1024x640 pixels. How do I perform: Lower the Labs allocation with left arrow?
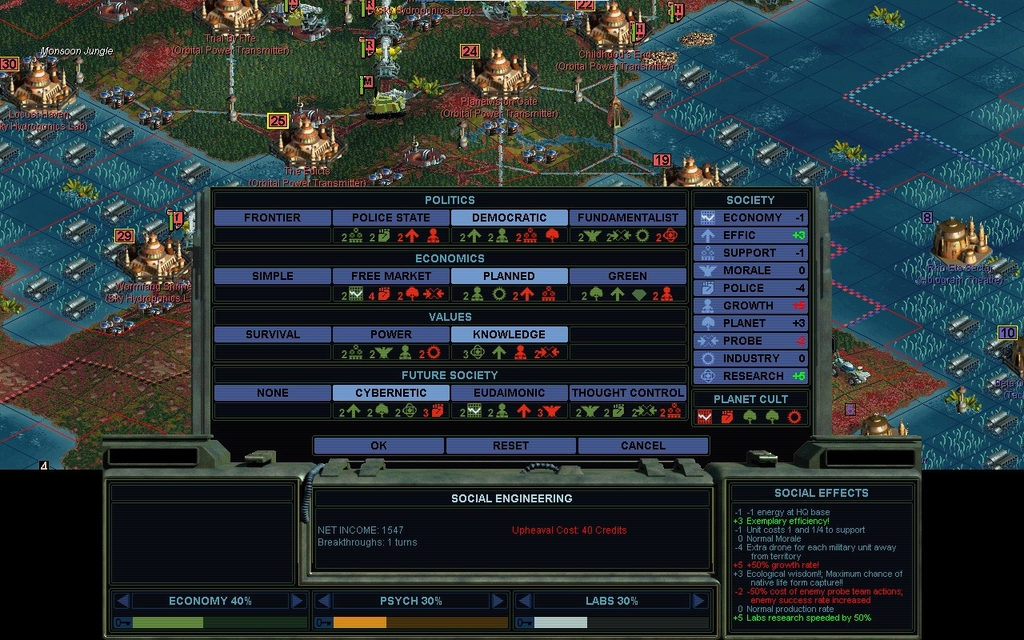click(523, 601)
